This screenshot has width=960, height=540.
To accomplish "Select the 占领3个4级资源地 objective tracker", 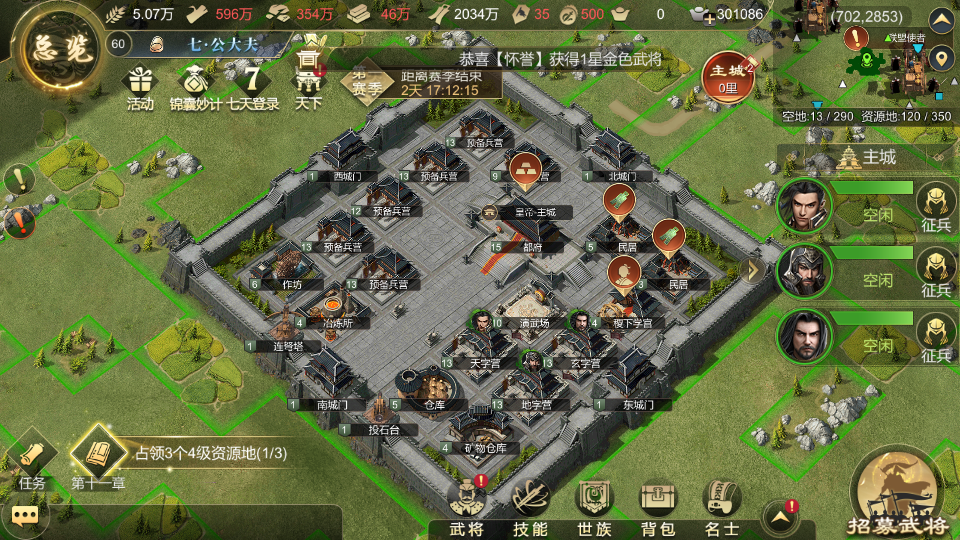I will click(210, 453).
